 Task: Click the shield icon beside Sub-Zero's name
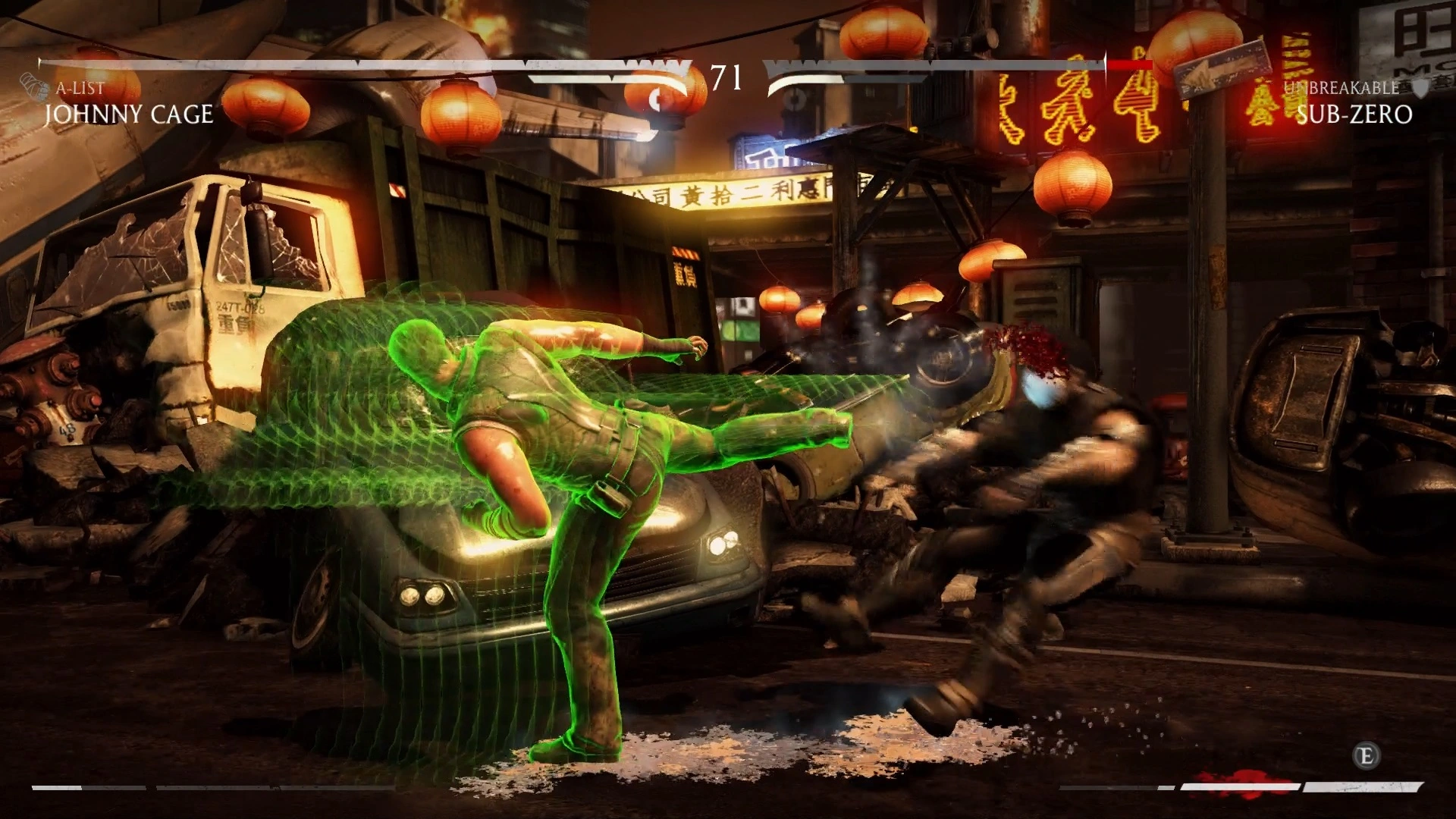click(x=1420, y=89)
